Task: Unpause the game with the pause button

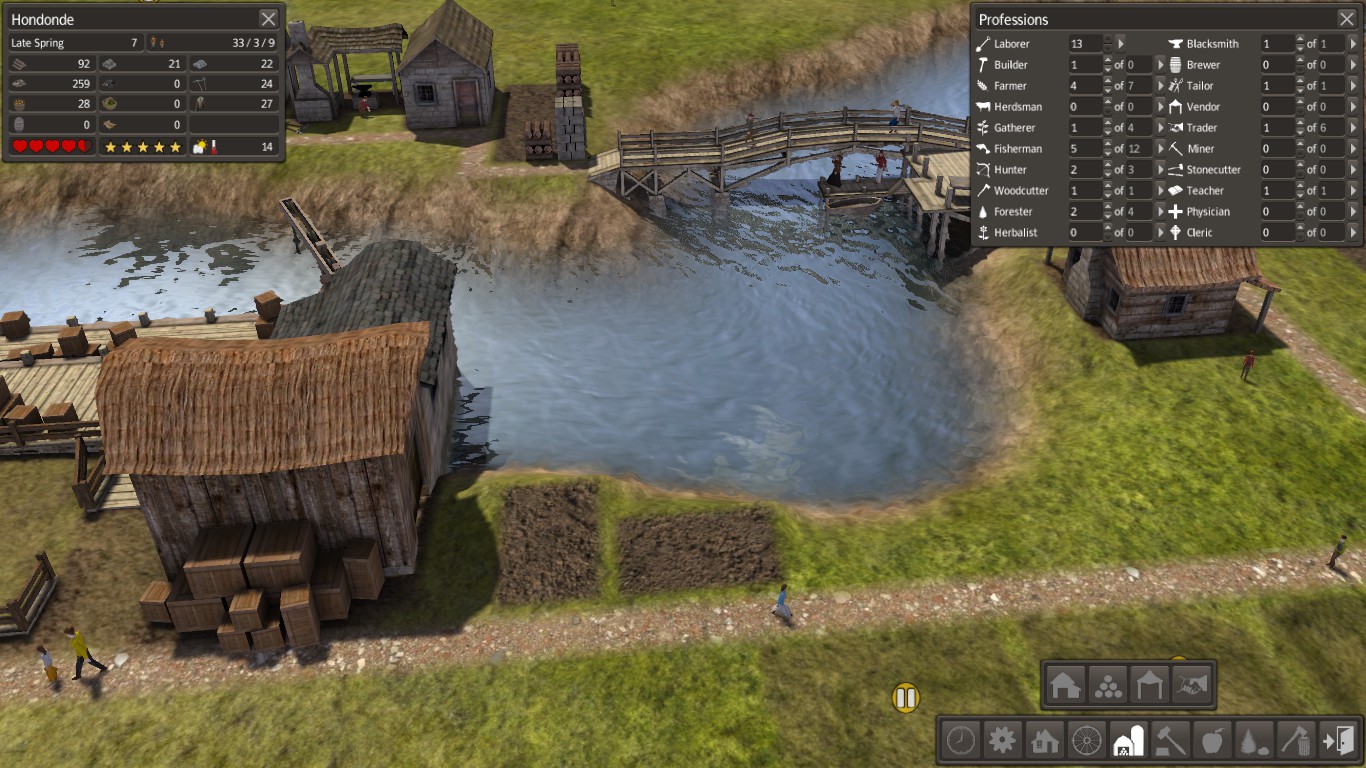Action: 906,698
